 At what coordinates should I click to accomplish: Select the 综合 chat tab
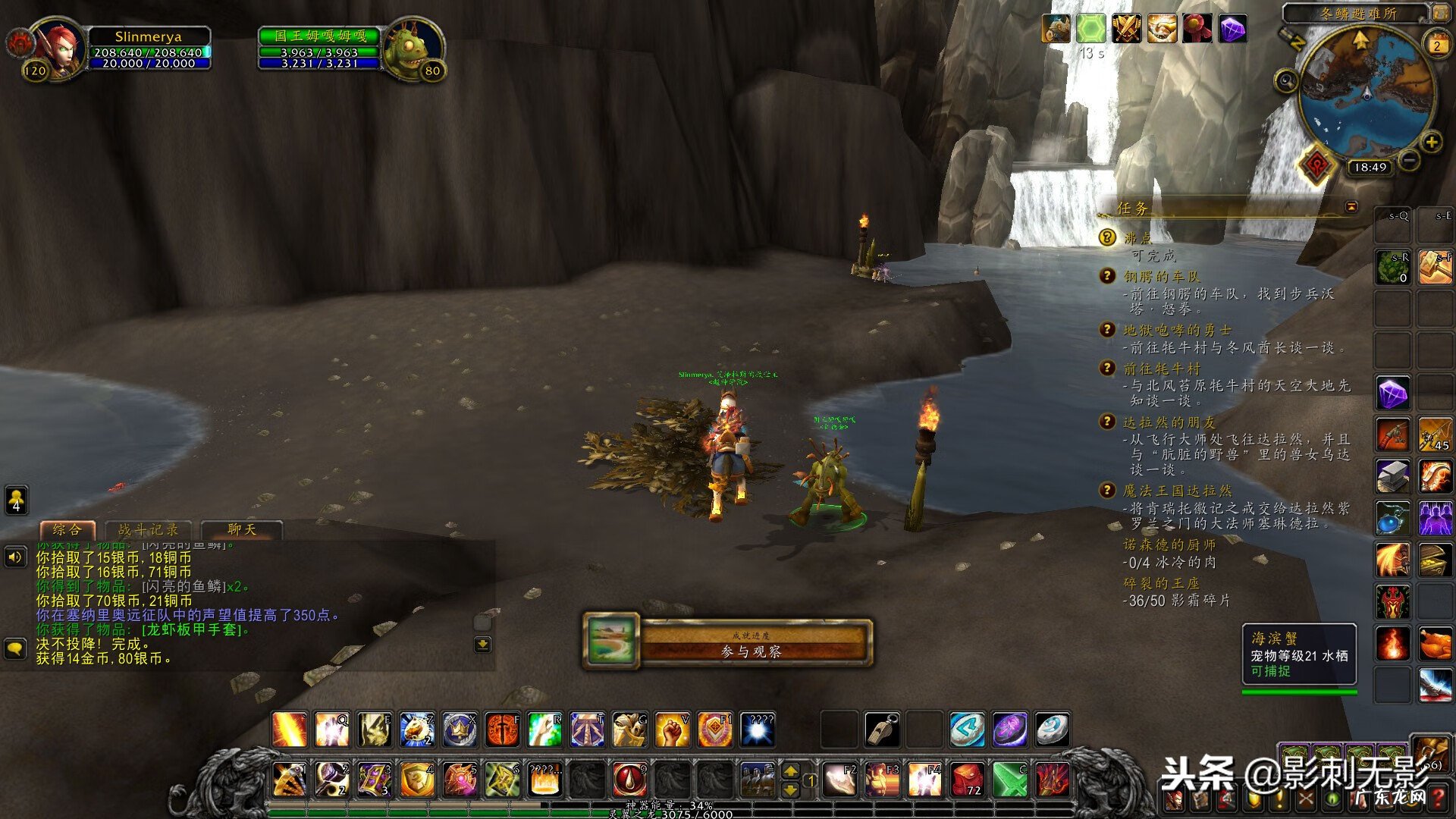[x=67, y=530]
